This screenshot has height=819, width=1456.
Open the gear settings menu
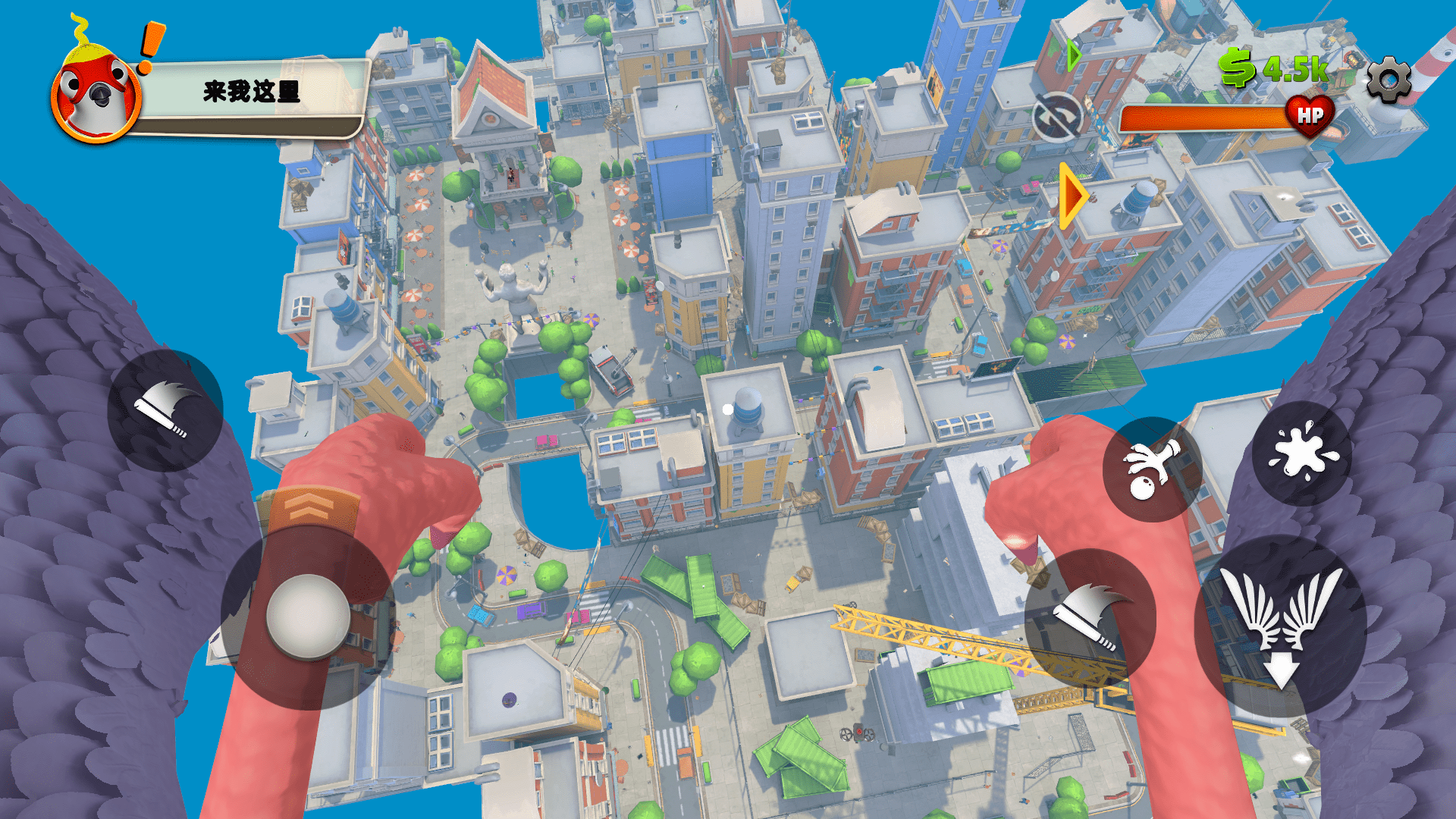(x=1389, y=79)
